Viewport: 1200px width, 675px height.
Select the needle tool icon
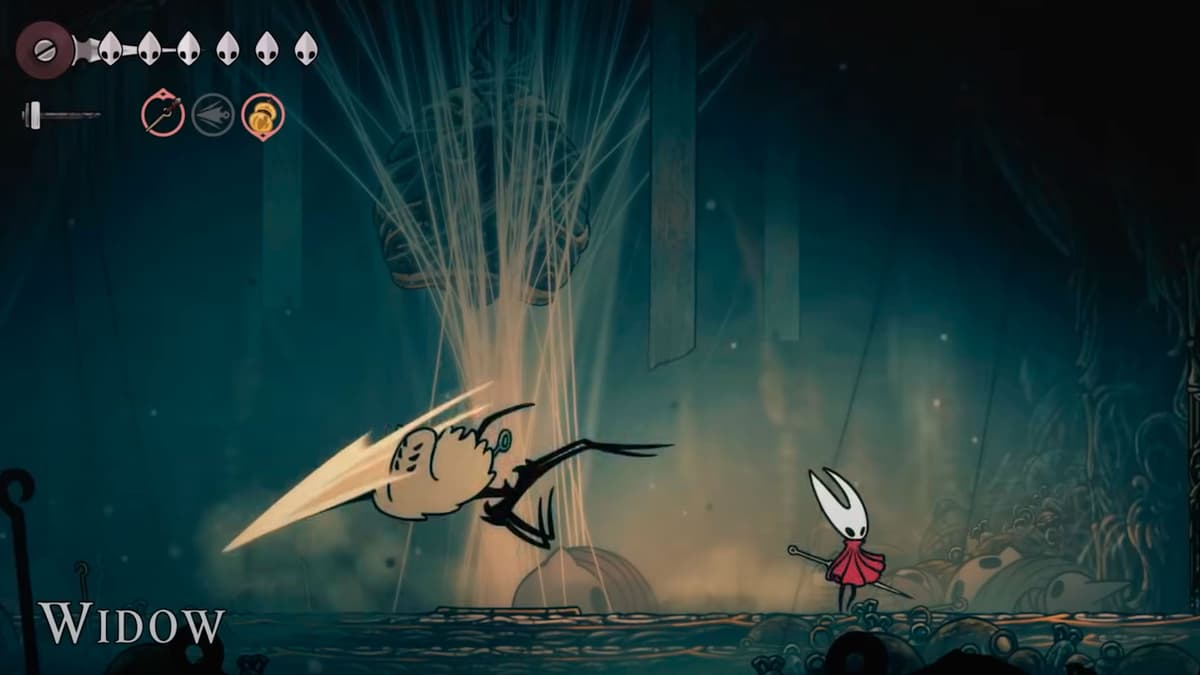pyautogui.click(x=162, y=114)
